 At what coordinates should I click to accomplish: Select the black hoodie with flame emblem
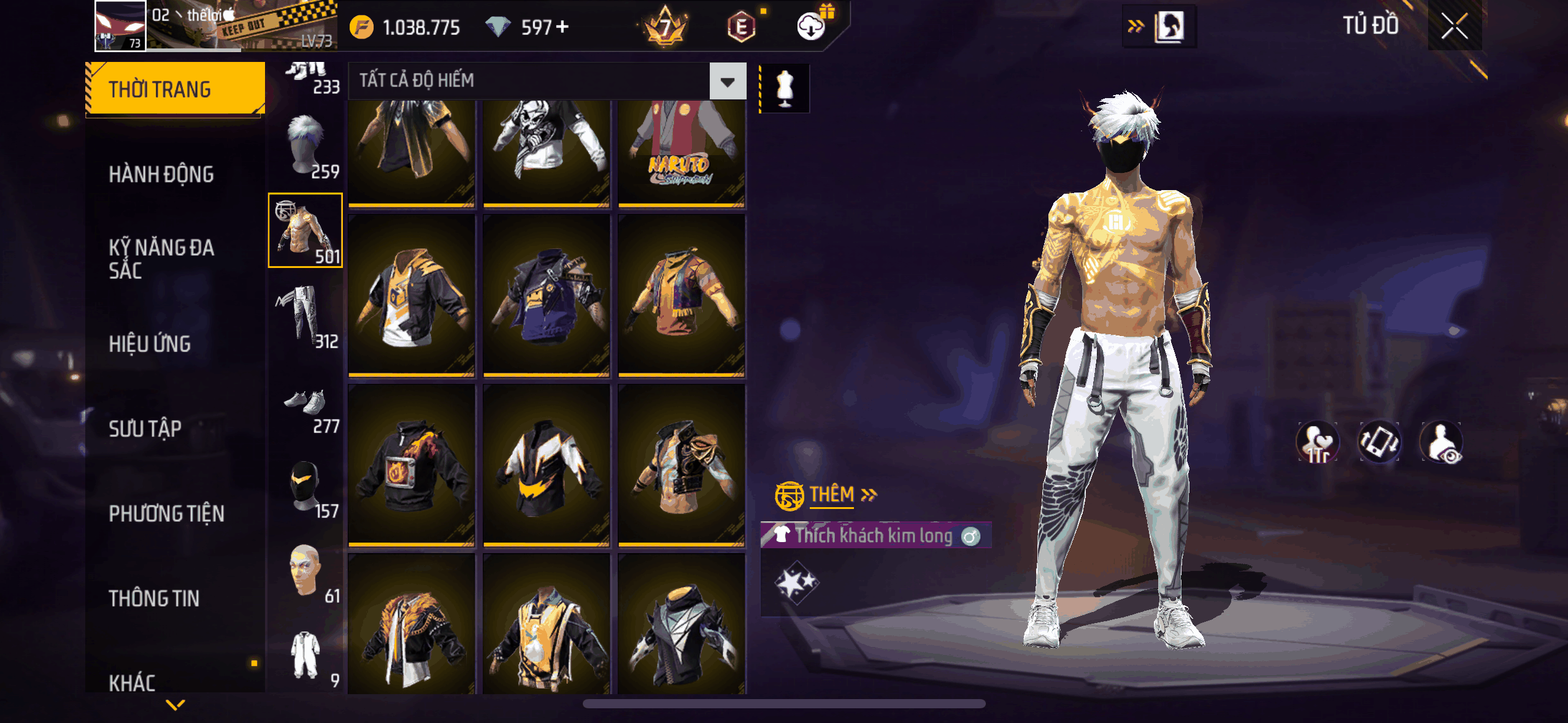click(x=412, y=465)
